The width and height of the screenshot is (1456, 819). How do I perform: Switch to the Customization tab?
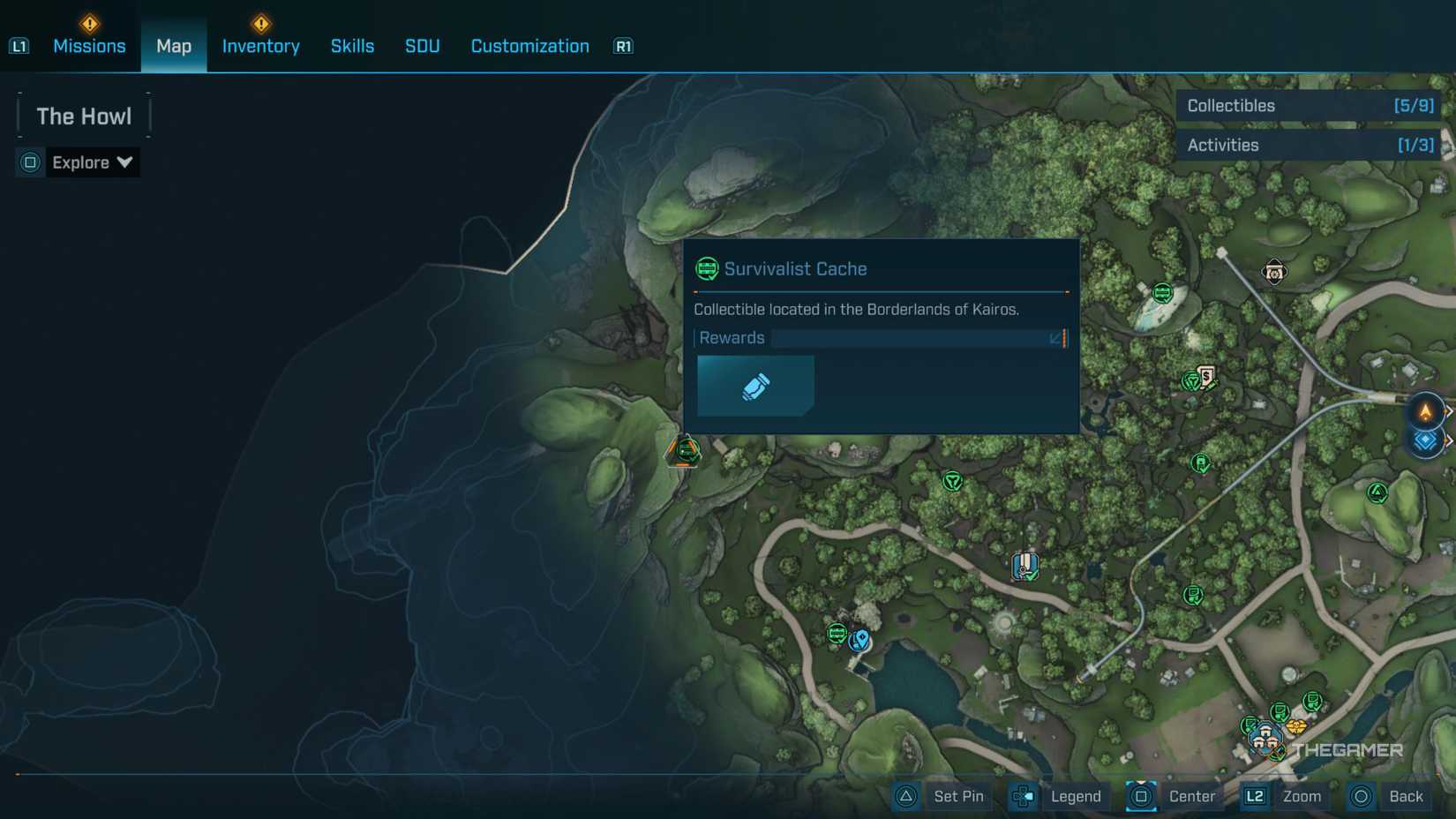529,46
